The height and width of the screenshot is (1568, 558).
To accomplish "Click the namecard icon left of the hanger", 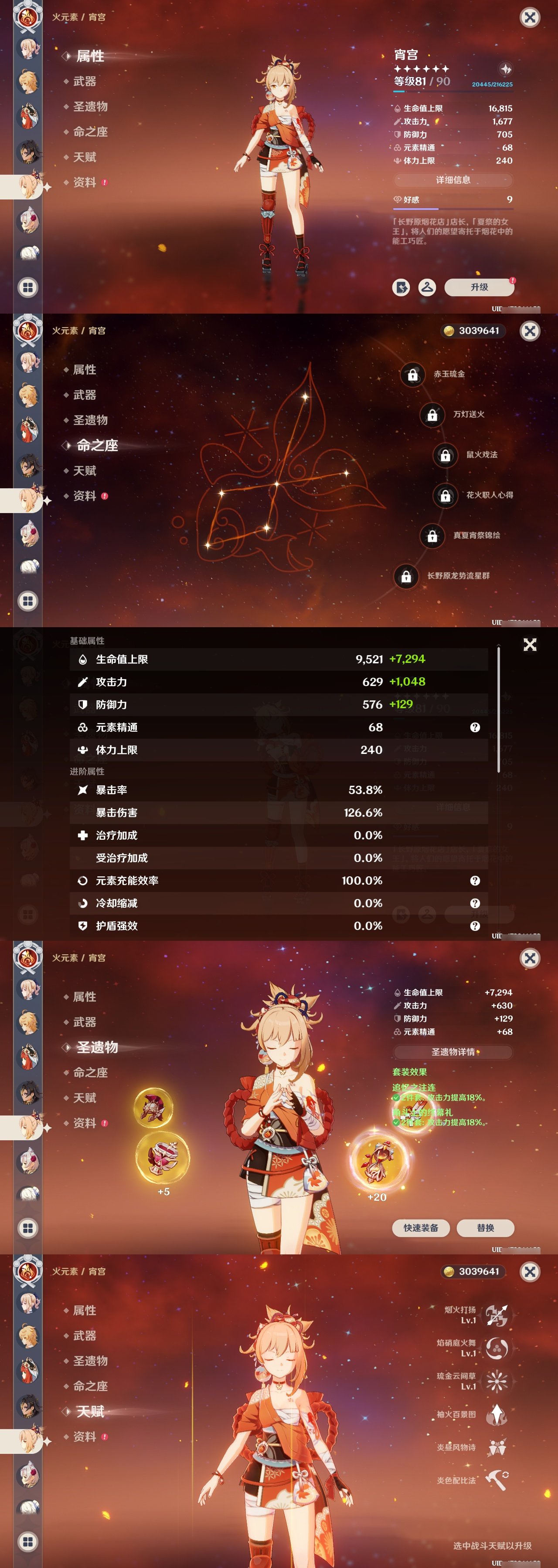I will tap(402, 287).
